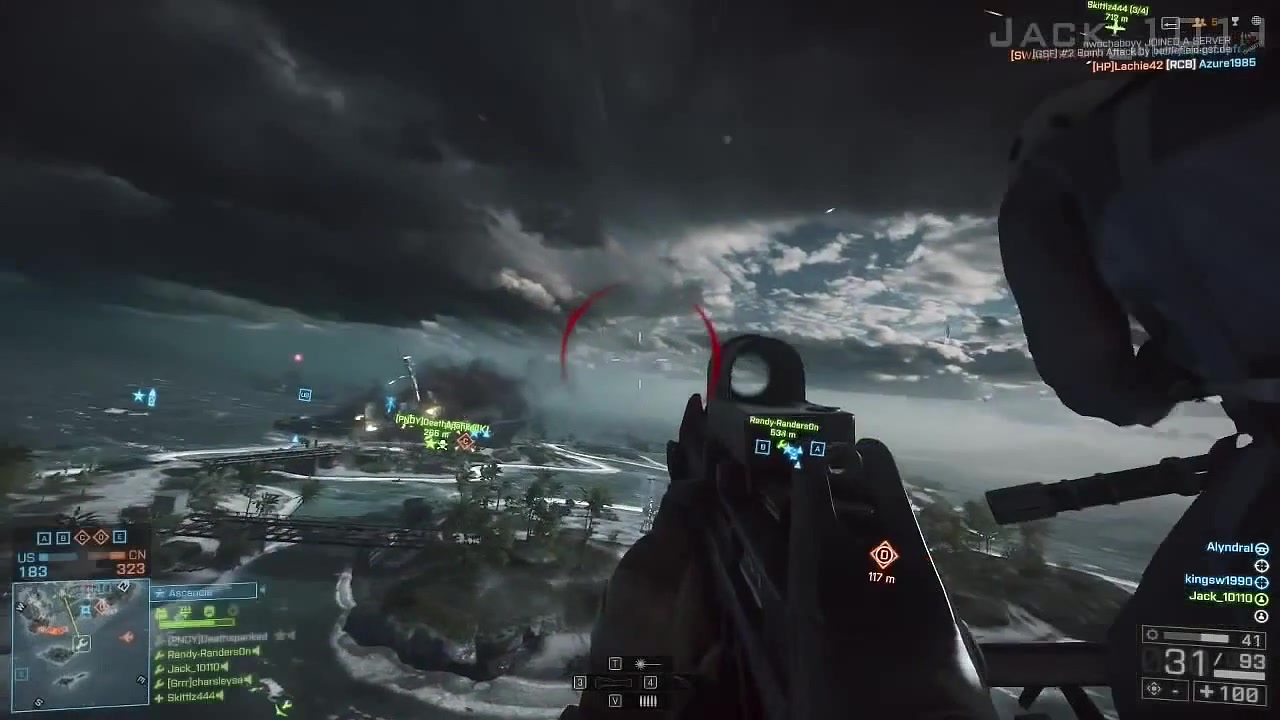Toggle the speaker next to Skittlz444
Screen dimensions: 1280x720
pyautogui.click(x=221, y=695)
